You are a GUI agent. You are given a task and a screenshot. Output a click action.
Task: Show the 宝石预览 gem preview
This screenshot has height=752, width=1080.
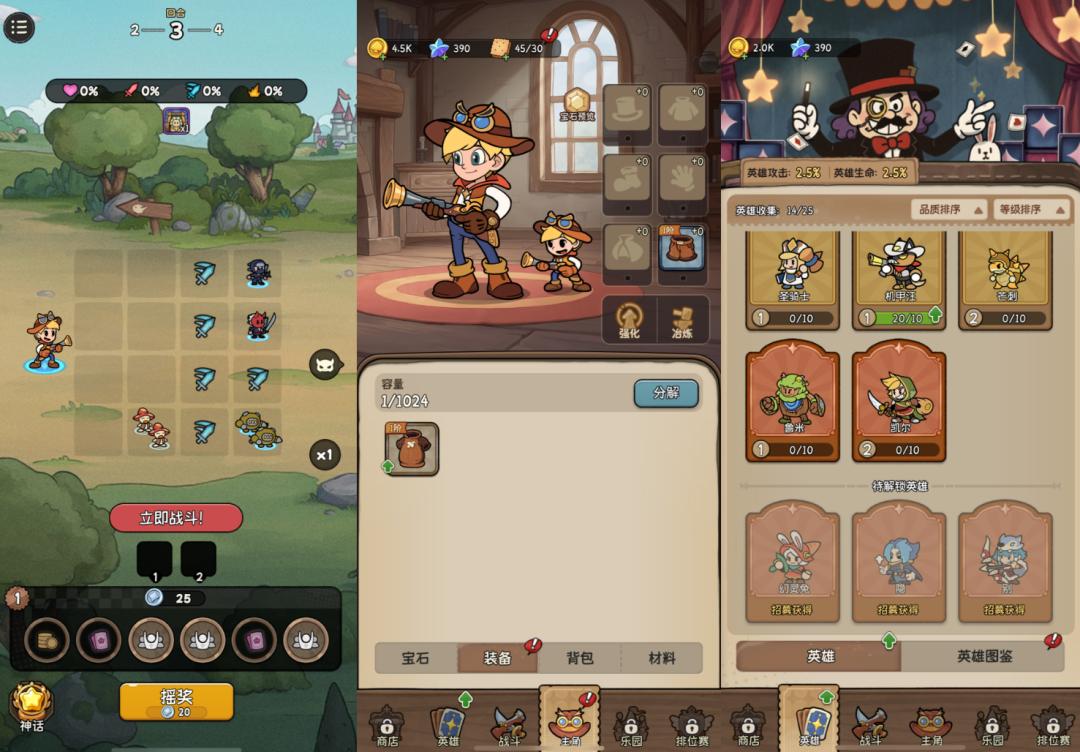coord(577,104)
